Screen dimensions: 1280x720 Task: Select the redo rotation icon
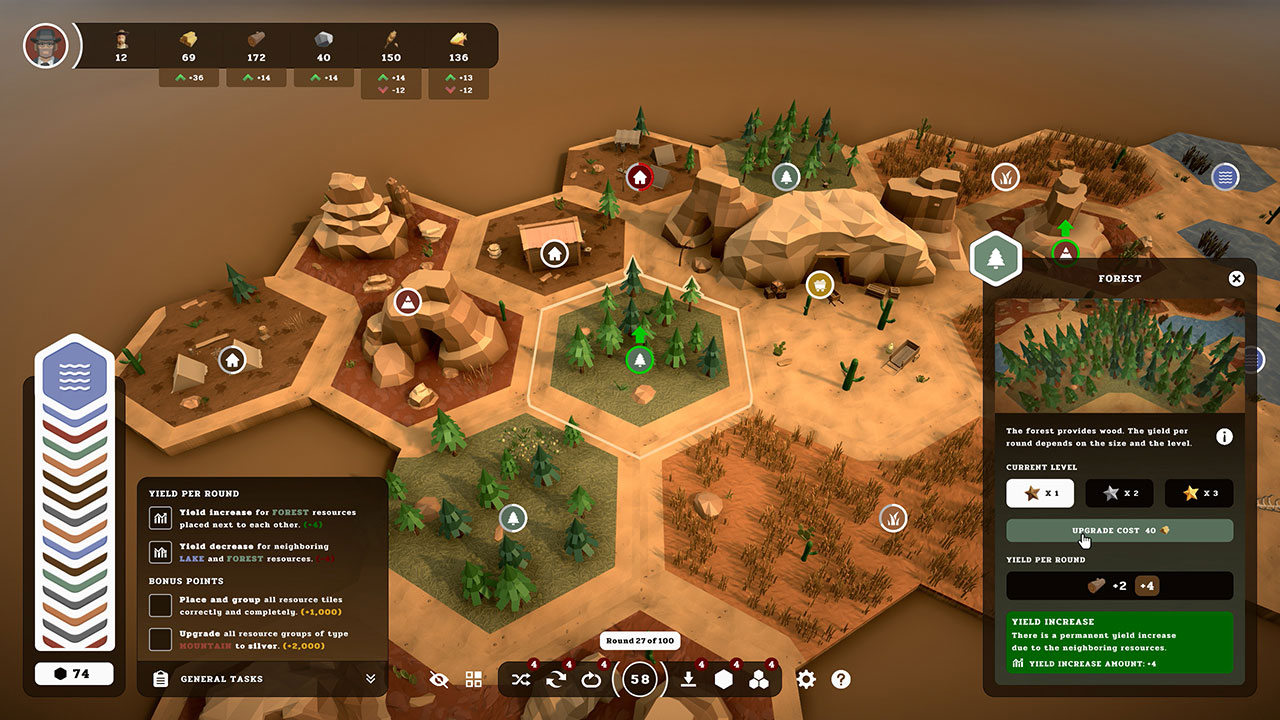click(591, 679)
